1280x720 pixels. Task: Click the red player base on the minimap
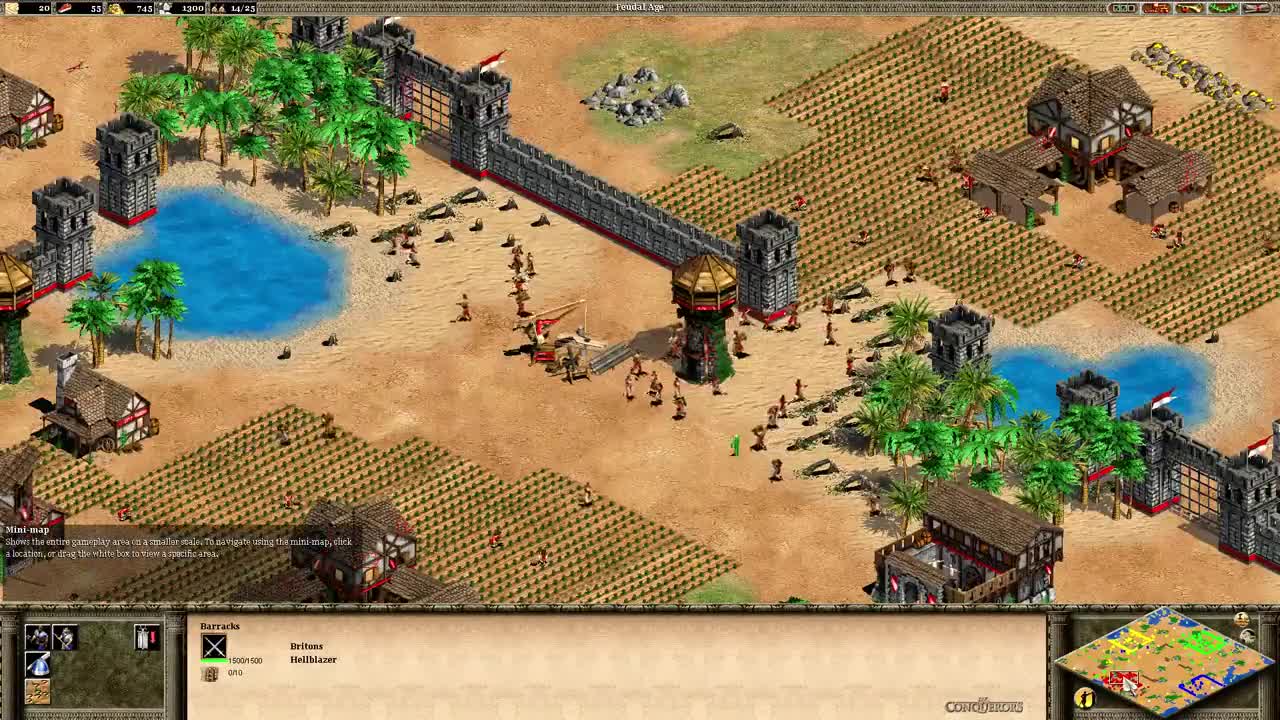tap(1124, 677)
